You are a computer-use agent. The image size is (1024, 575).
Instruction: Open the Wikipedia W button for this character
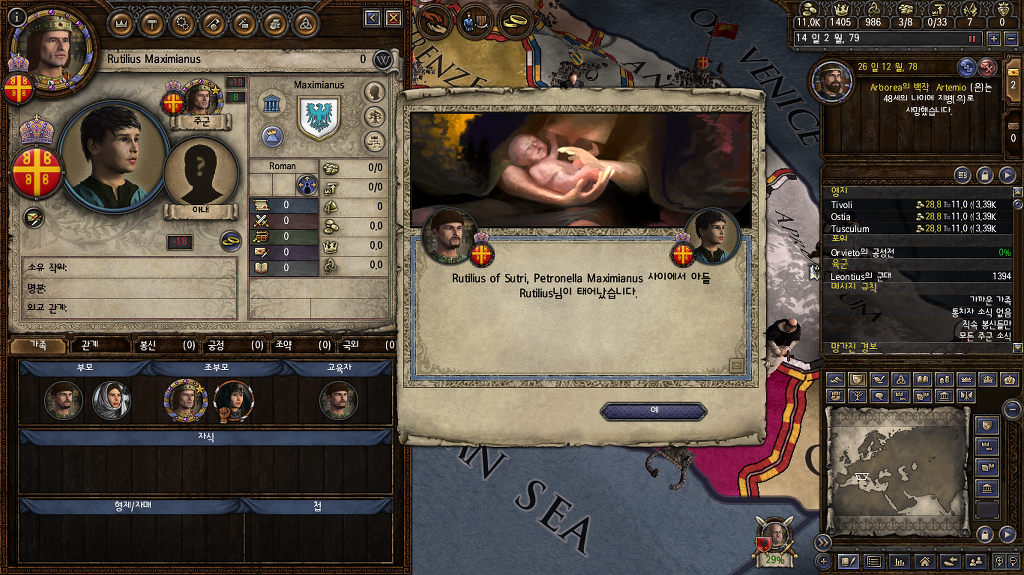[x=382, y=60]
